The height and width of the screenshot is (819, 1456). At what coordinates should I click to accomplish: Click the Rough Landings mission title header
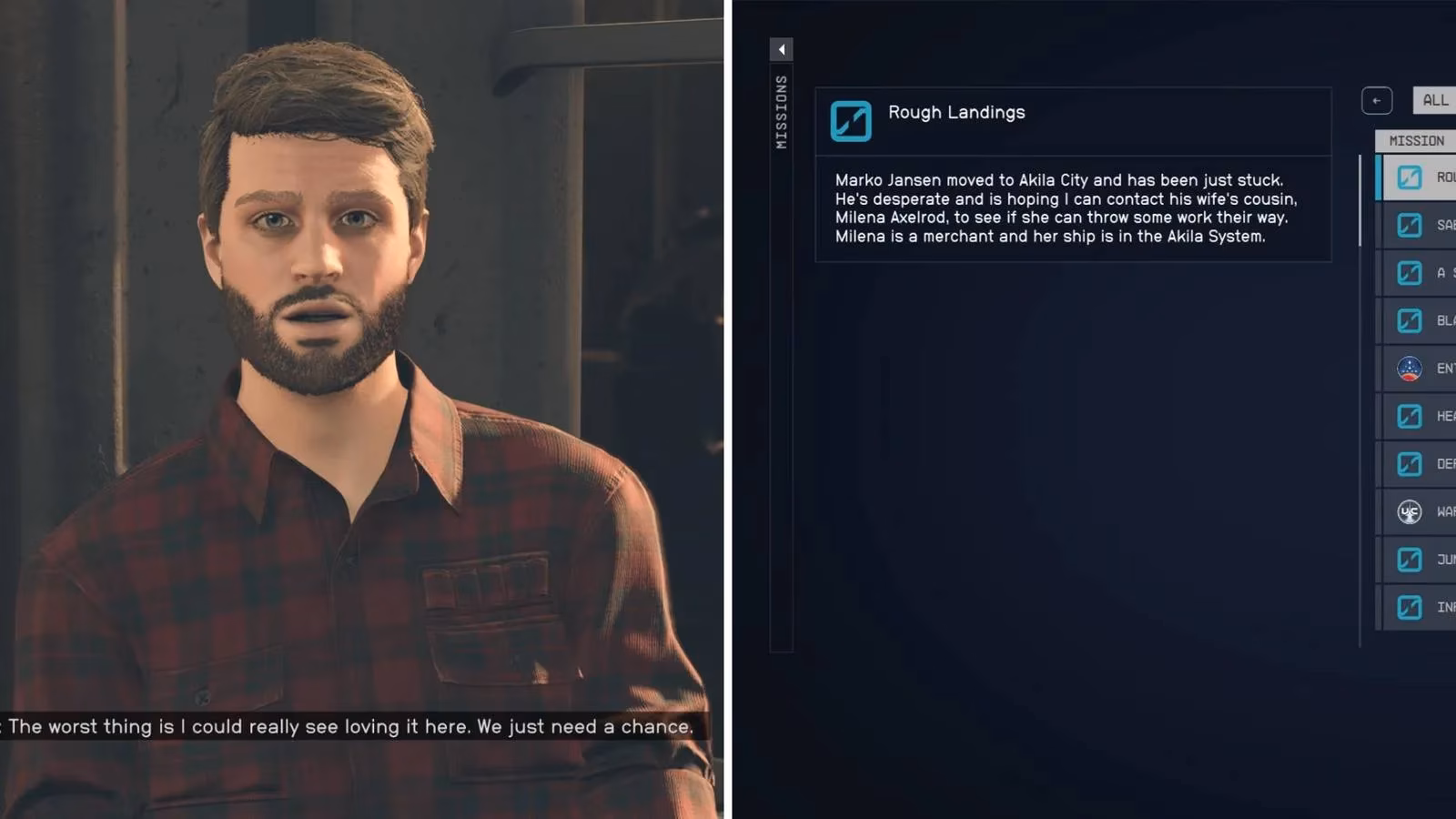click(x=955, y=113)
